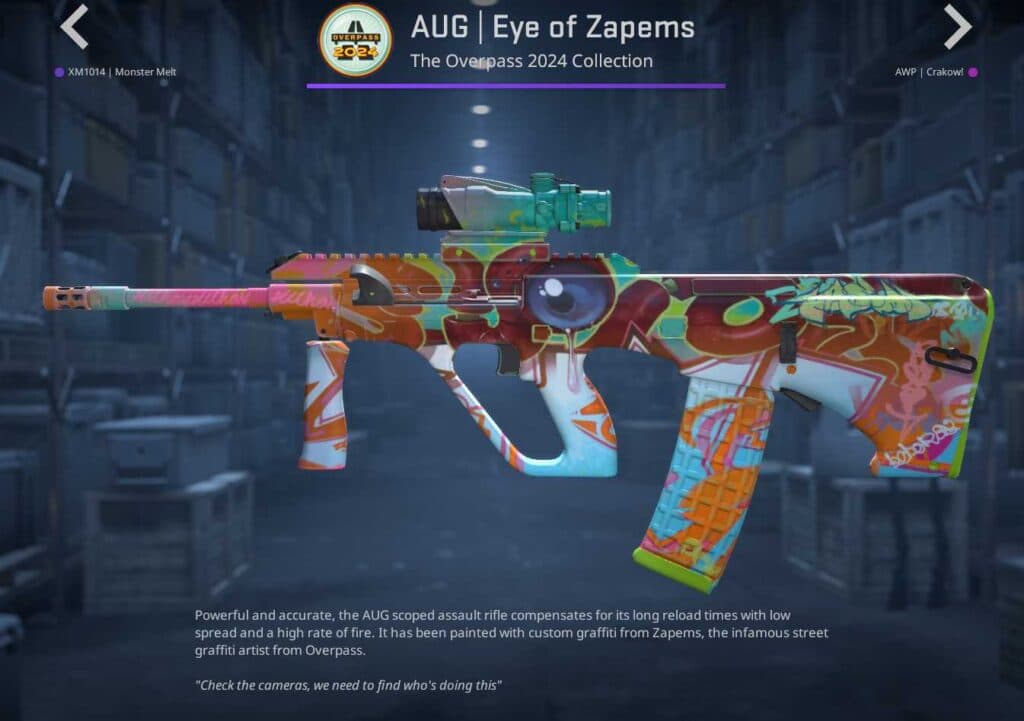The image size is (1024, 721).
Task: Go to previous skin with left arrow
Action: (x=74, y=27)
